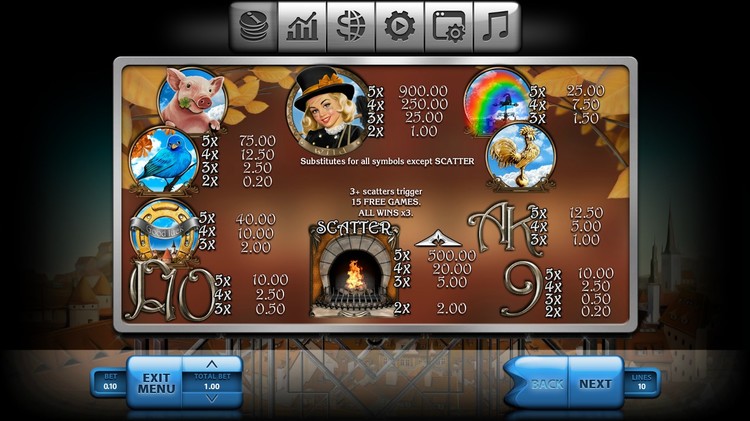The image size is (750, 421).
Task: Select the music note sound tab
Action: (496, 27)
